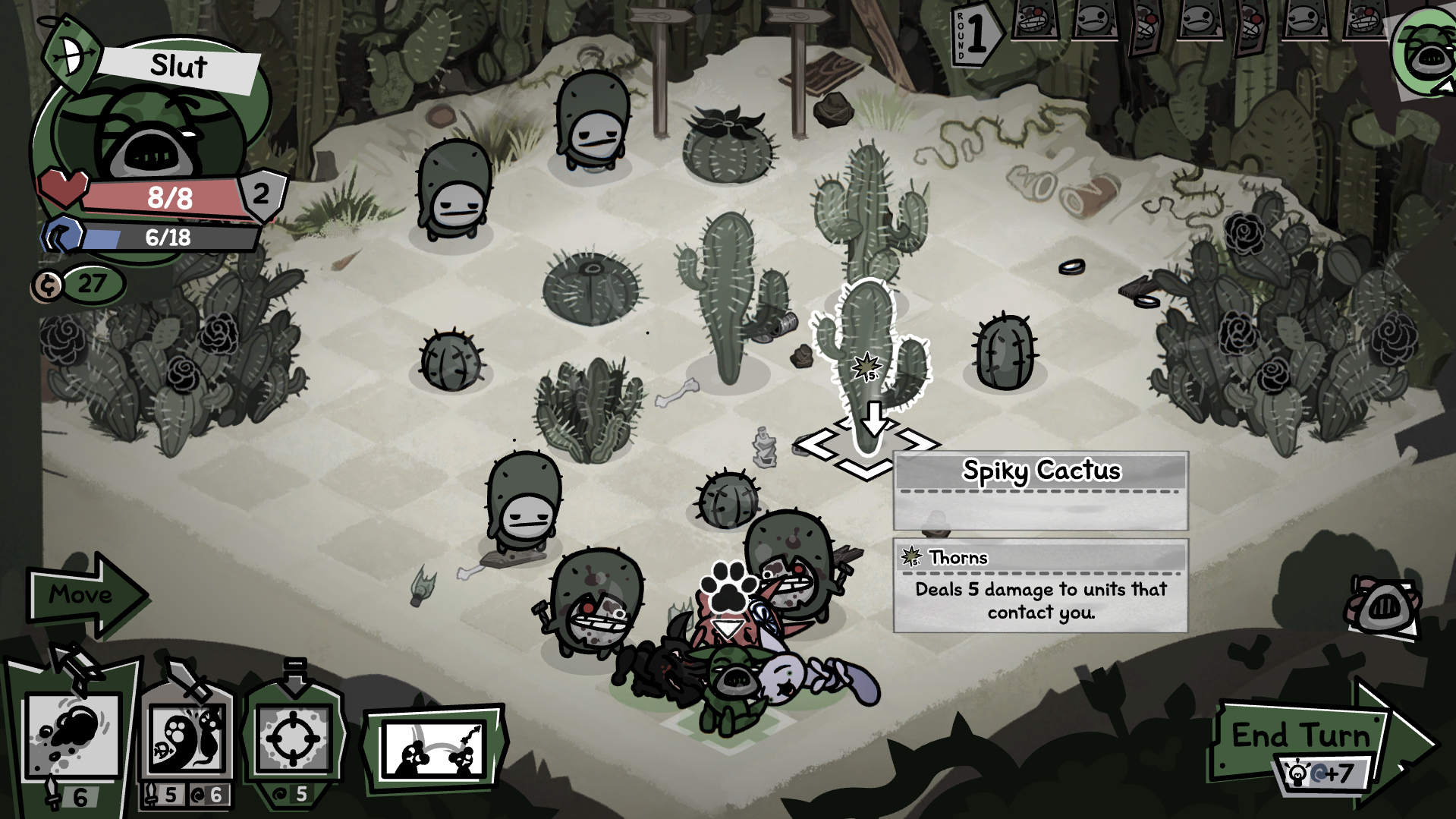Select the green cat in turn order

click(x=1423, y=53)
